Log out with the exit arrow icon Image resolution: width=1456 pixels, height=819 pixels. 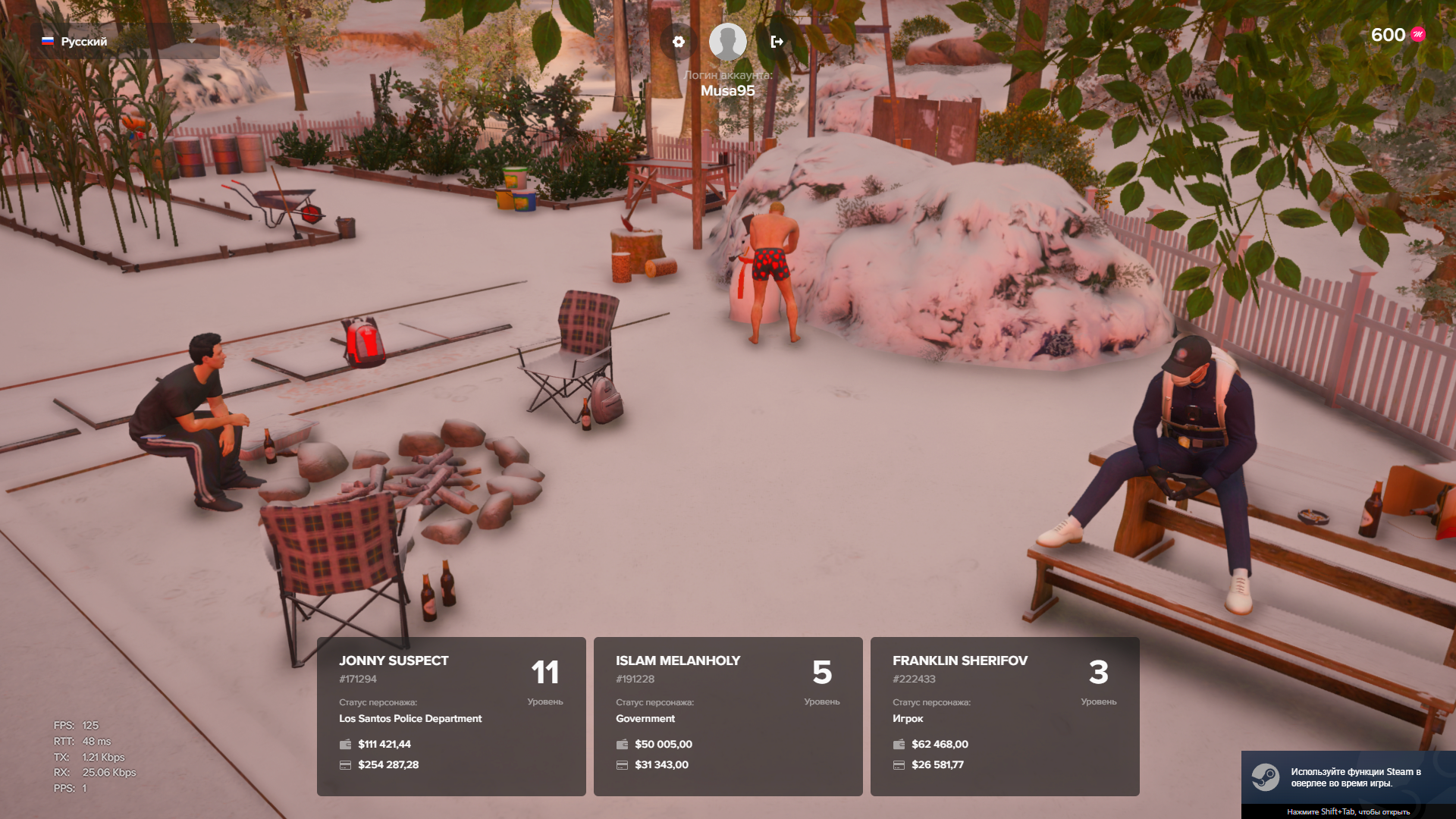pyautogui.click(x=777, y=42)
